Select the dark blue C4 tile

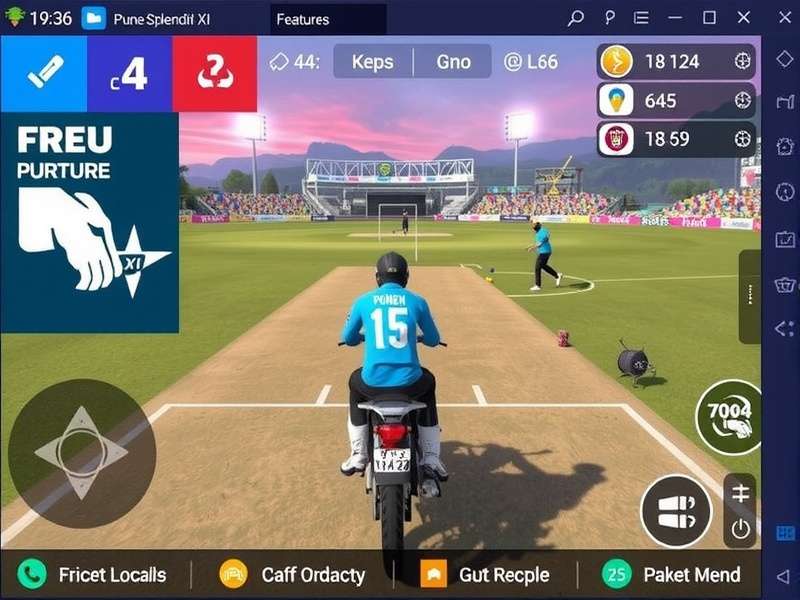coord(129,73)
